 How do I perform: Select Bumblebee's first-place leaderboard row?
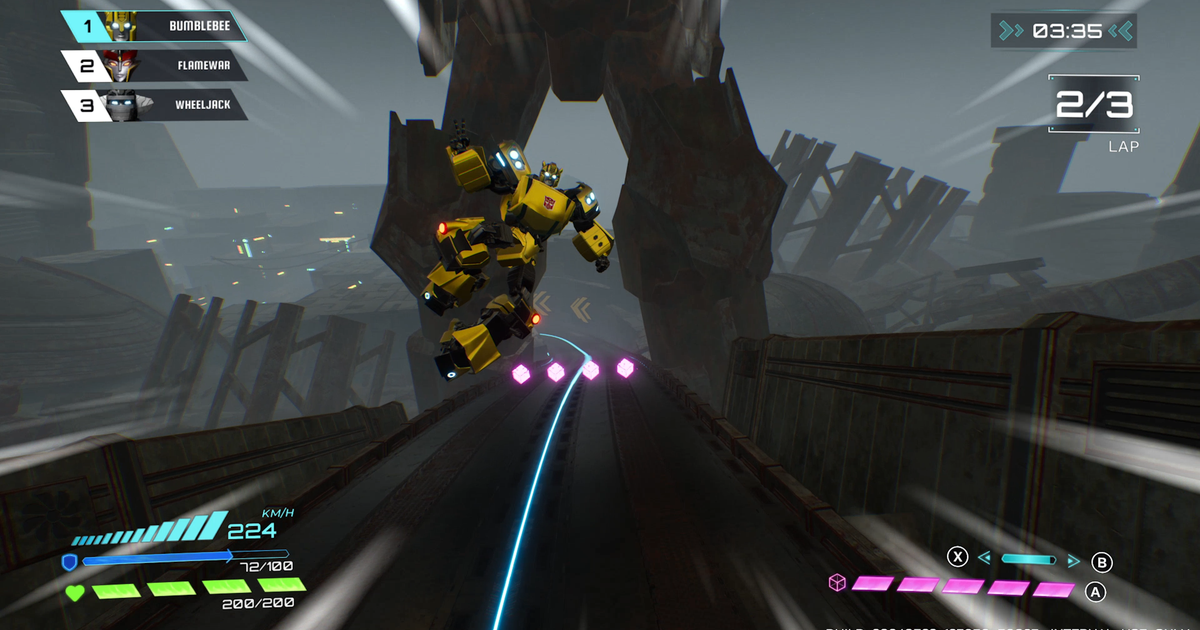(x=155, y=26)
